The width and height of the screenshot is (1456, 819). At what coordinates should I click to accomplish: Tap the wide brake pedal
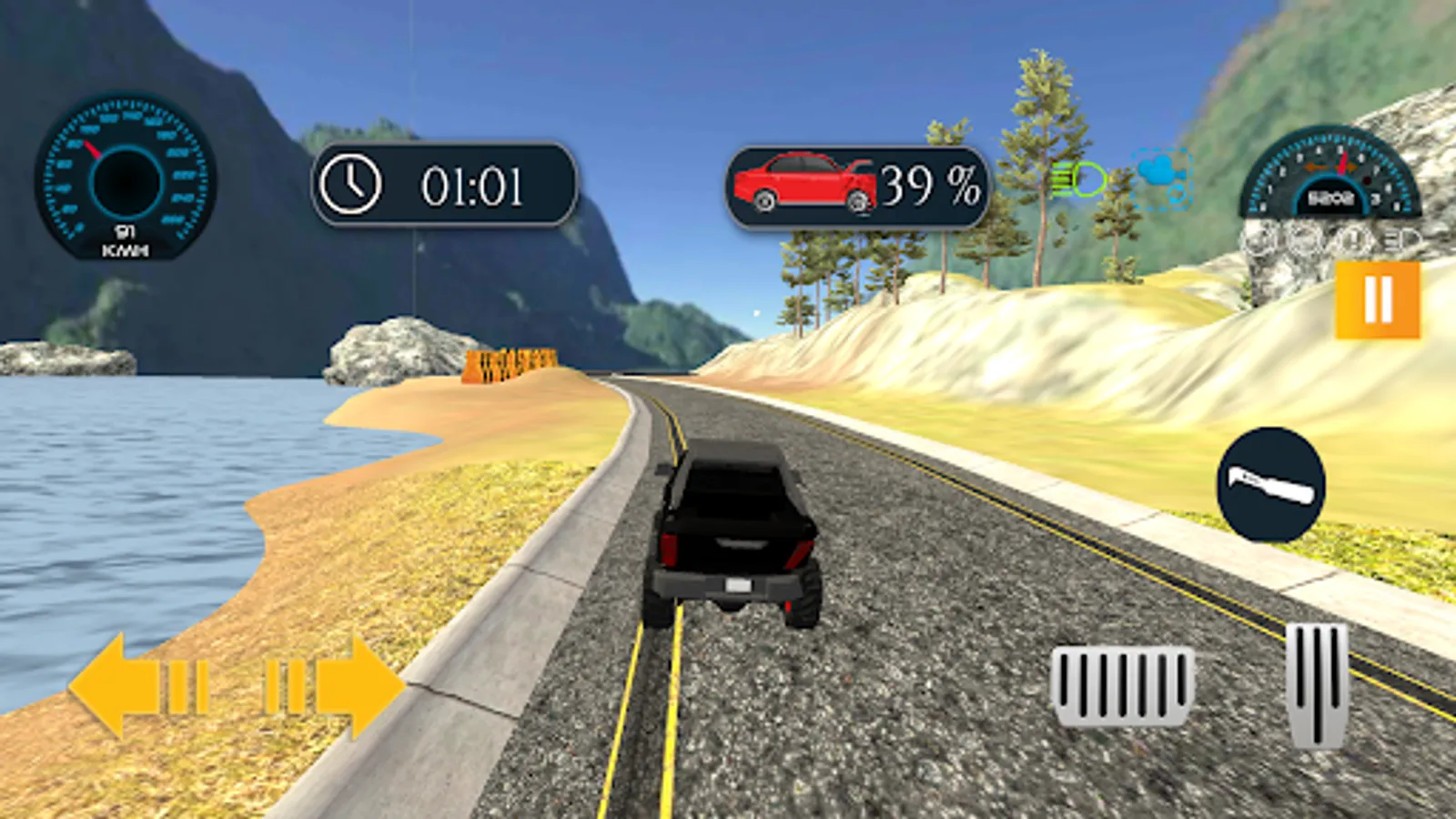pos(1123,686)
